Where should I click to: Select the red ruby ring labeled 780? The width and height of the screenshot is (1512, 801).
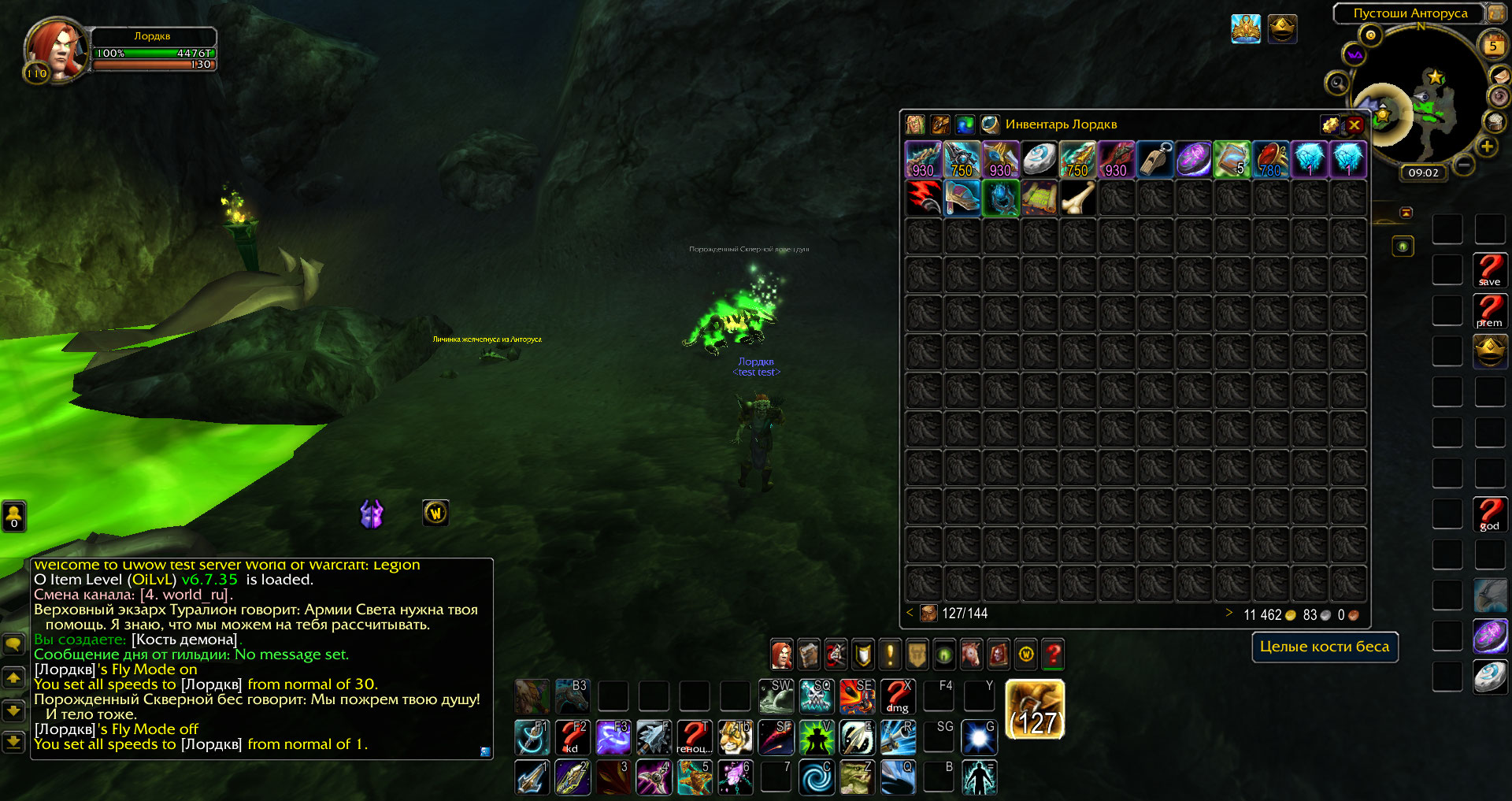(x=1270, y=159)
